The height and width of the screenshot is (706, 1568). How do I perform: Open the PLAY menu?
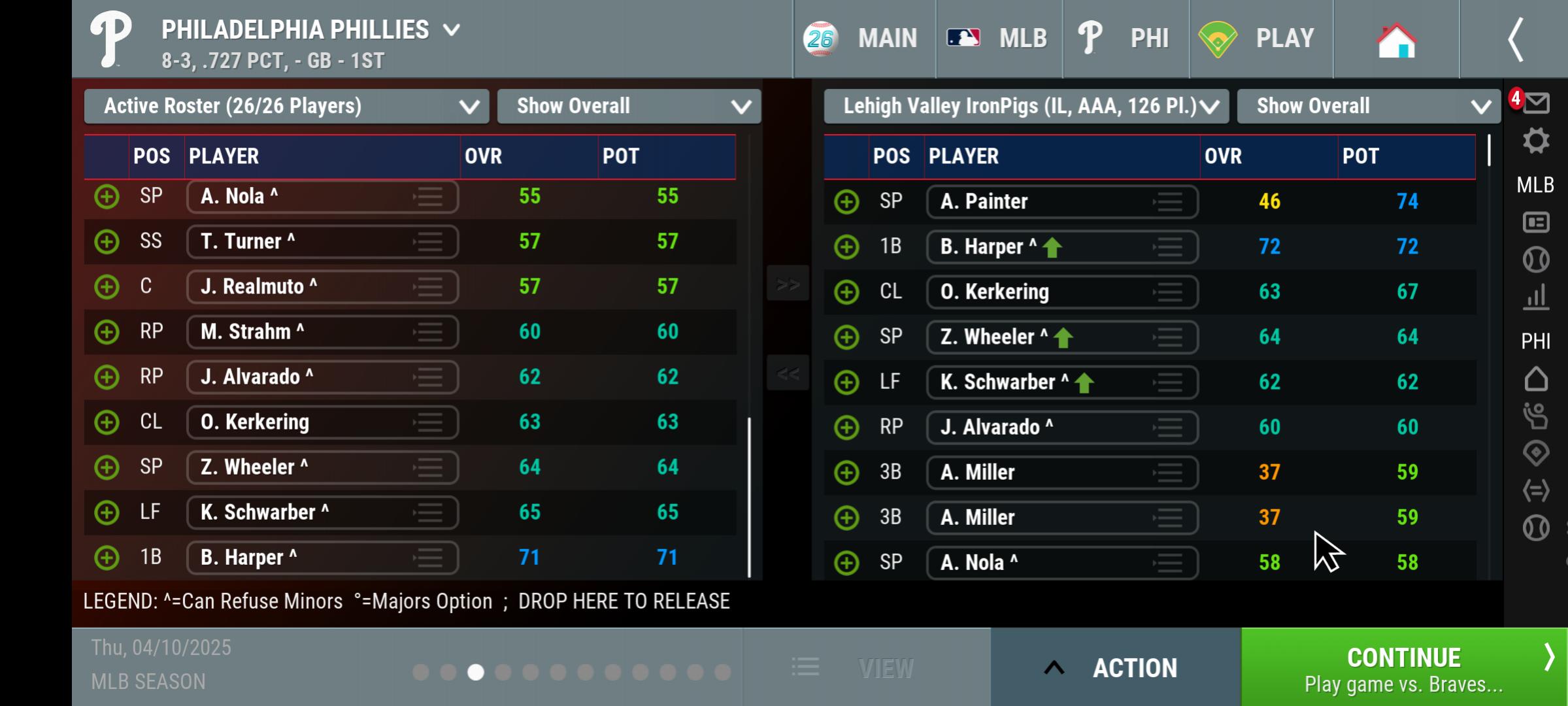[x=1259, y=39]
